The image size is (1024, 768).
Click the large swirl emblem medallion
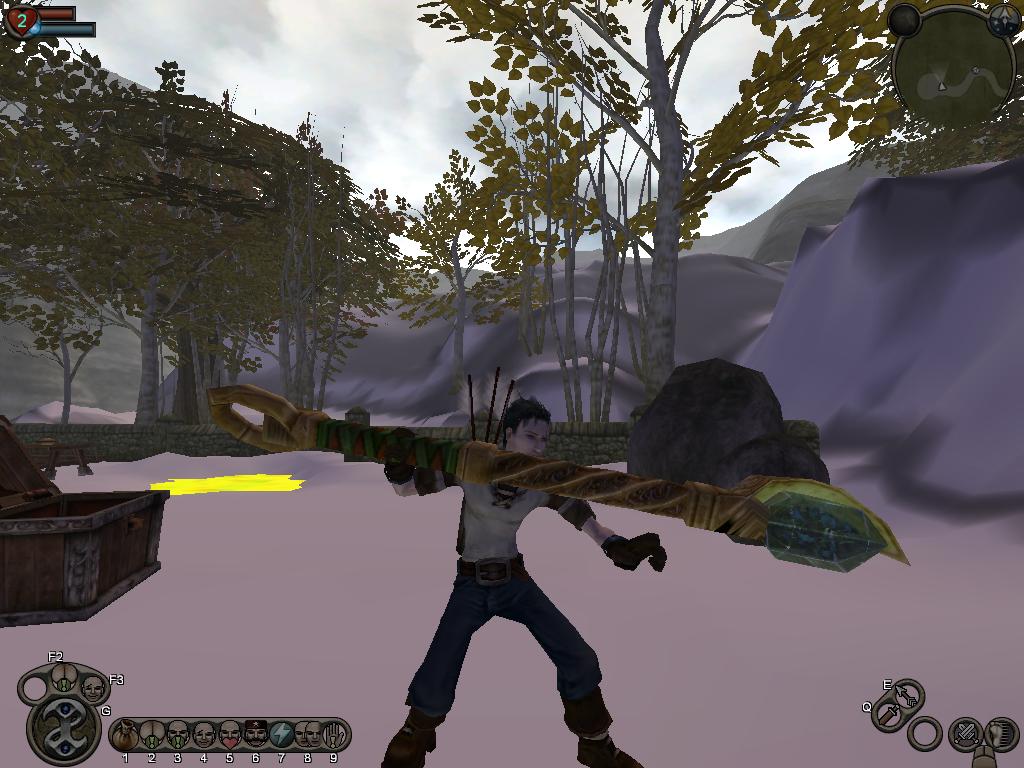(63, 729)
